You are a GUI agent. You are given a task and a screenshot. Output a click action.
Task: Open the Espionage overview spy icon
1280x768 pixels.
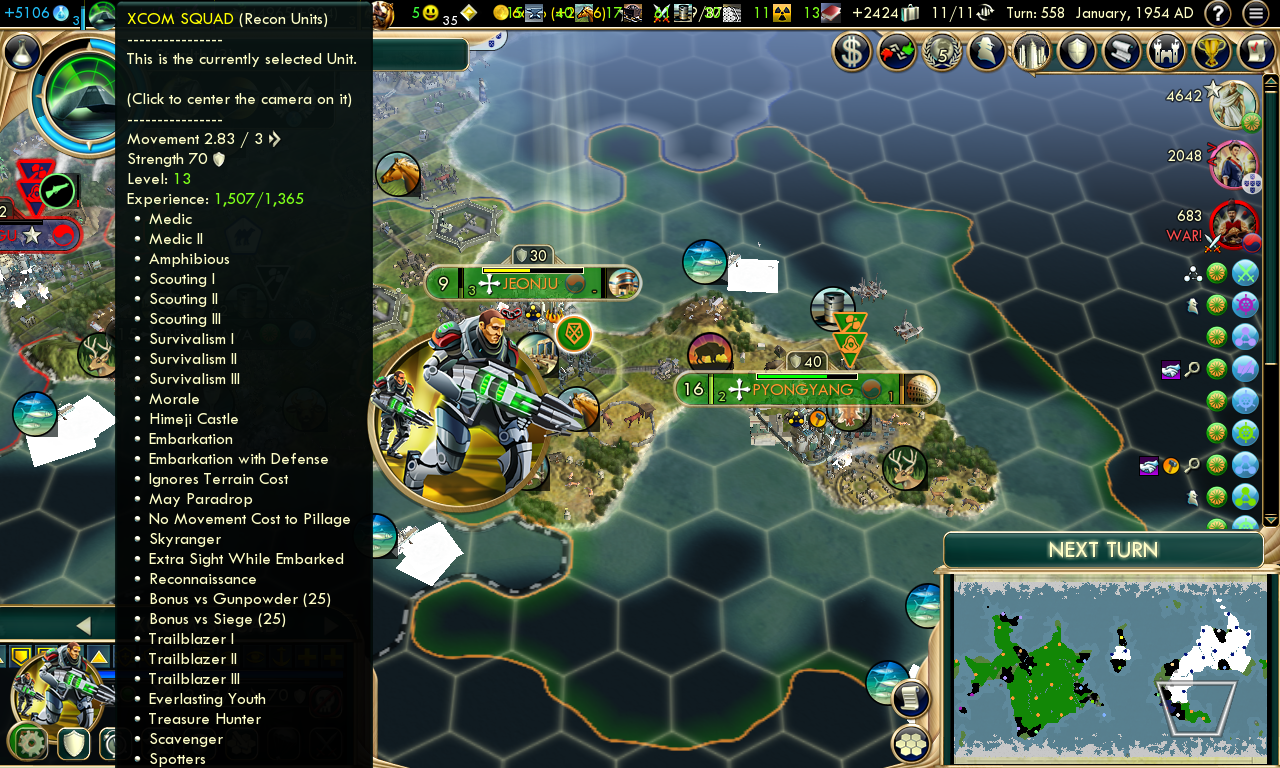point(986,51)
